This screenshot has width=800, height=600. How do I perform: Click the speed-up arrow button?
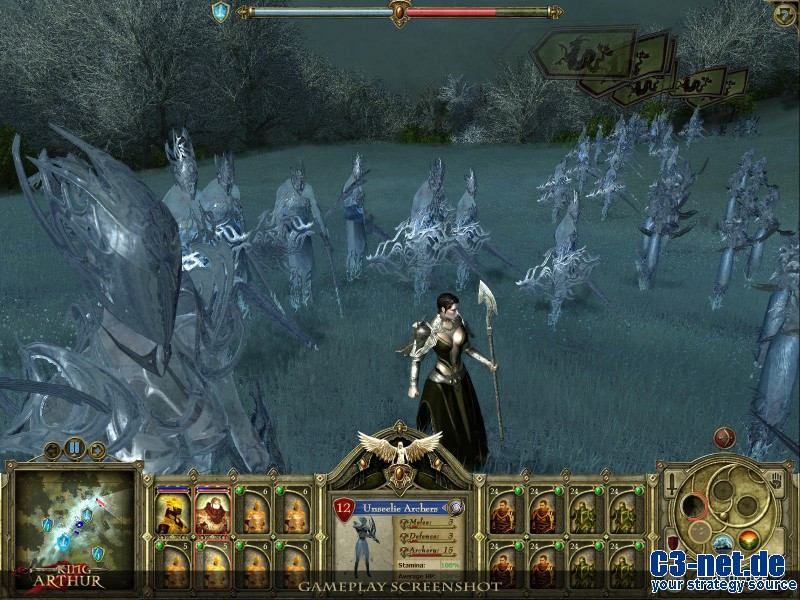coord(97,451)
